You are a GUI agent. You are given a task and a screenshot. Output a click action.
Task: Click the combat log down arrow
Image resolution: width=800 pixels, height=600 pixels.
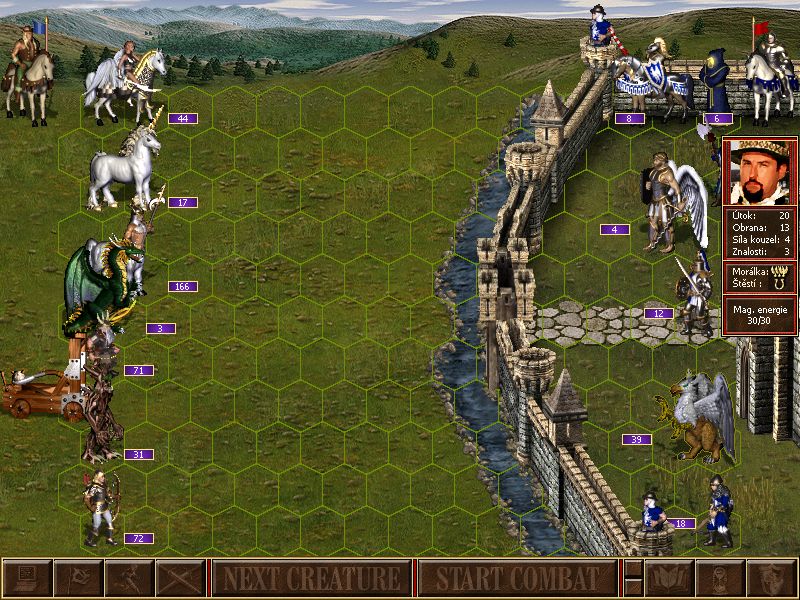pos(633,588)
